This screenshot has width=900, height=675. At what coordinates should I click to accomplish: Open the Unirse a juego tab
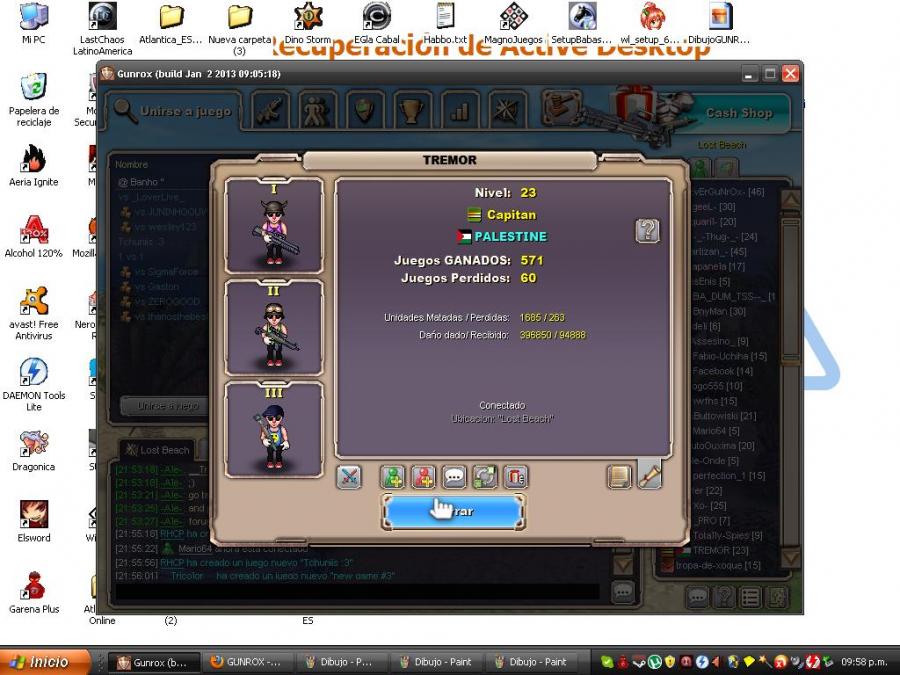(173, 111)
